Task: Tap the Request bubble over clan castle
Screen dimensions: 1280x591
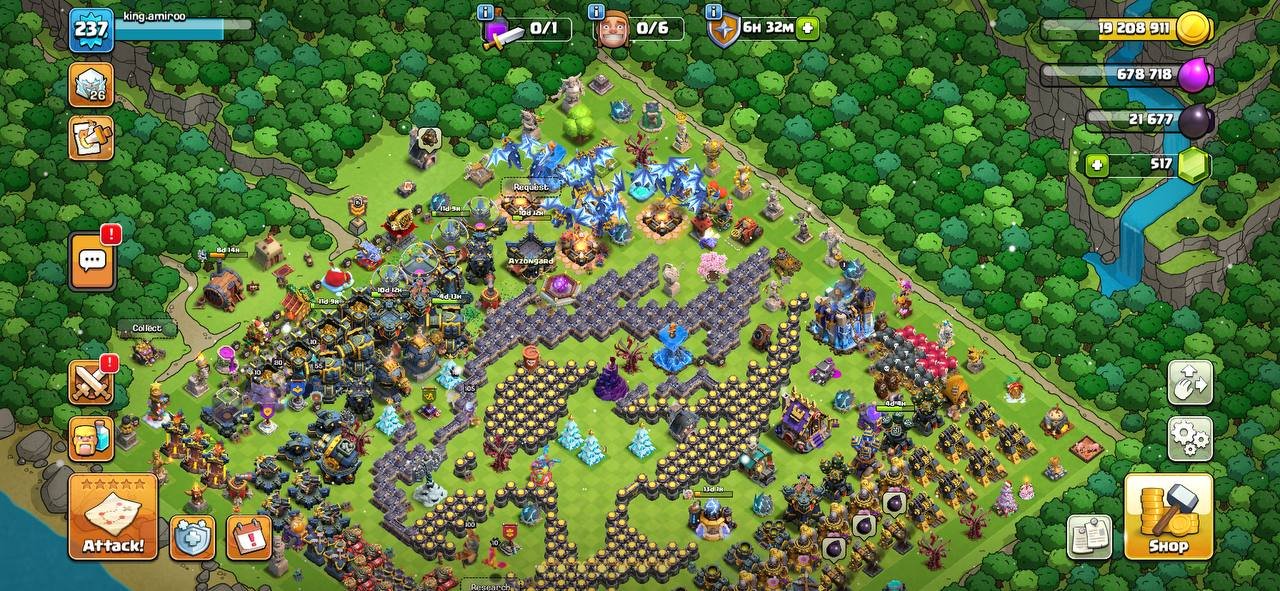Action: (x=531, y=187)
